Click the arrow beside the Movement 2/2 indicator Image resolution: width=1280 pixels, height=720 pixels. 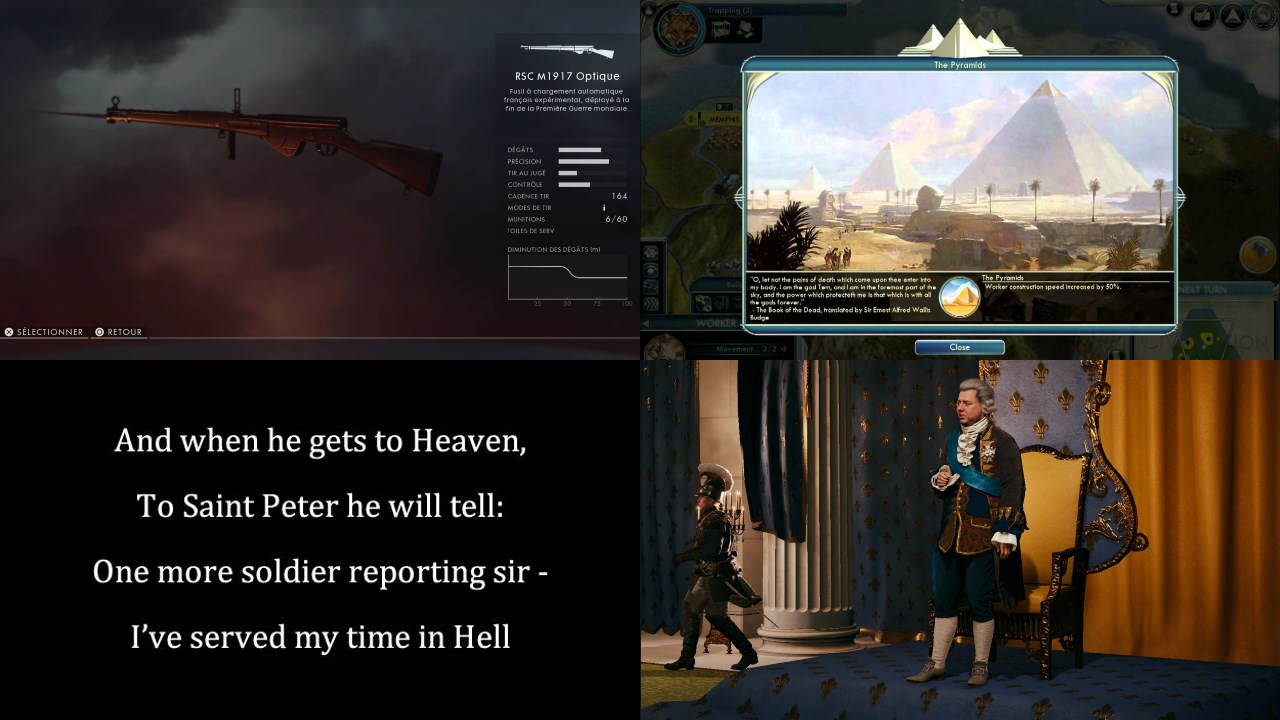[x=782, y=347]
